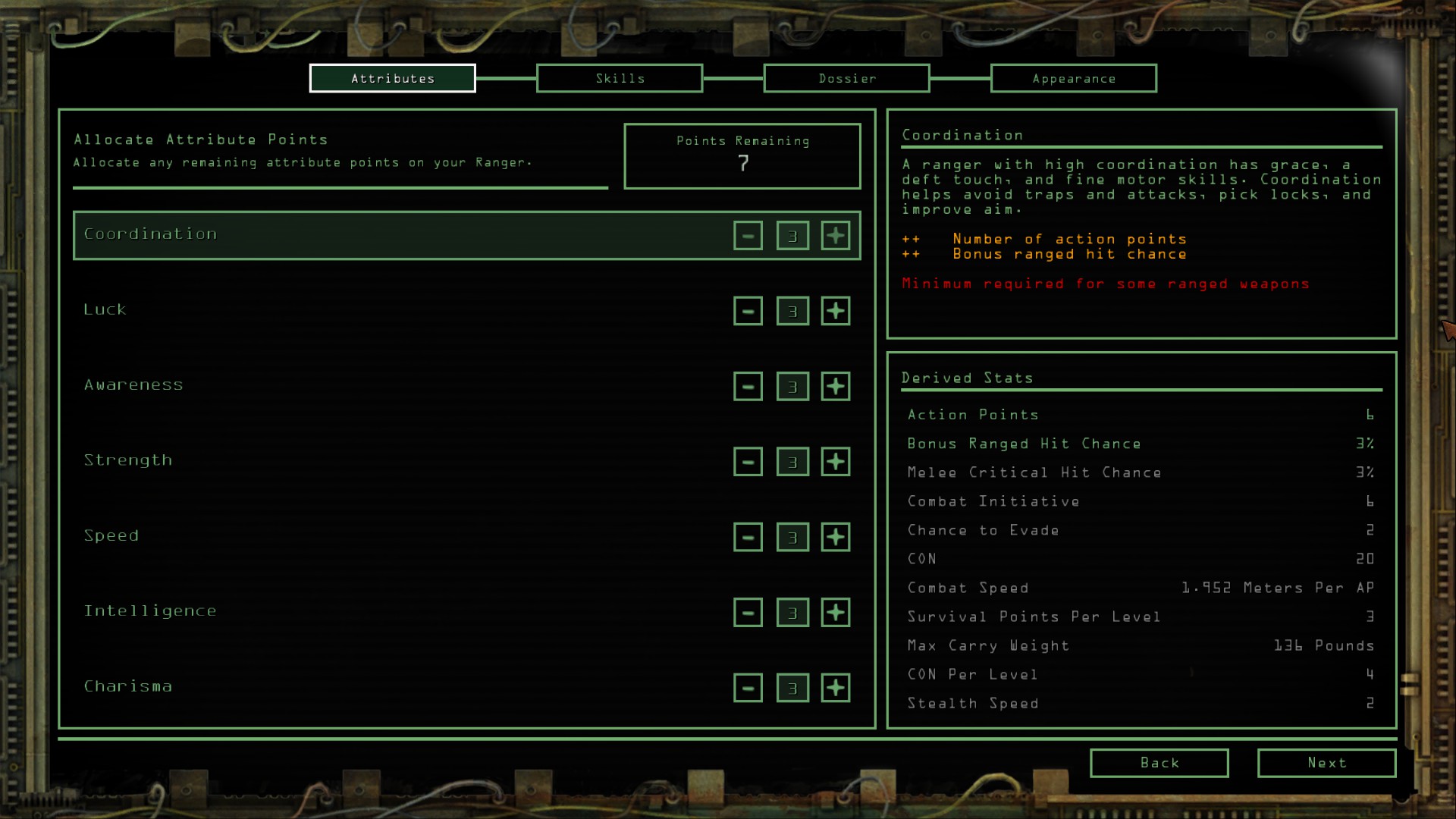1456x819 pixels.
Task: Decrease the Speed attribute
Action: point(748,536)
